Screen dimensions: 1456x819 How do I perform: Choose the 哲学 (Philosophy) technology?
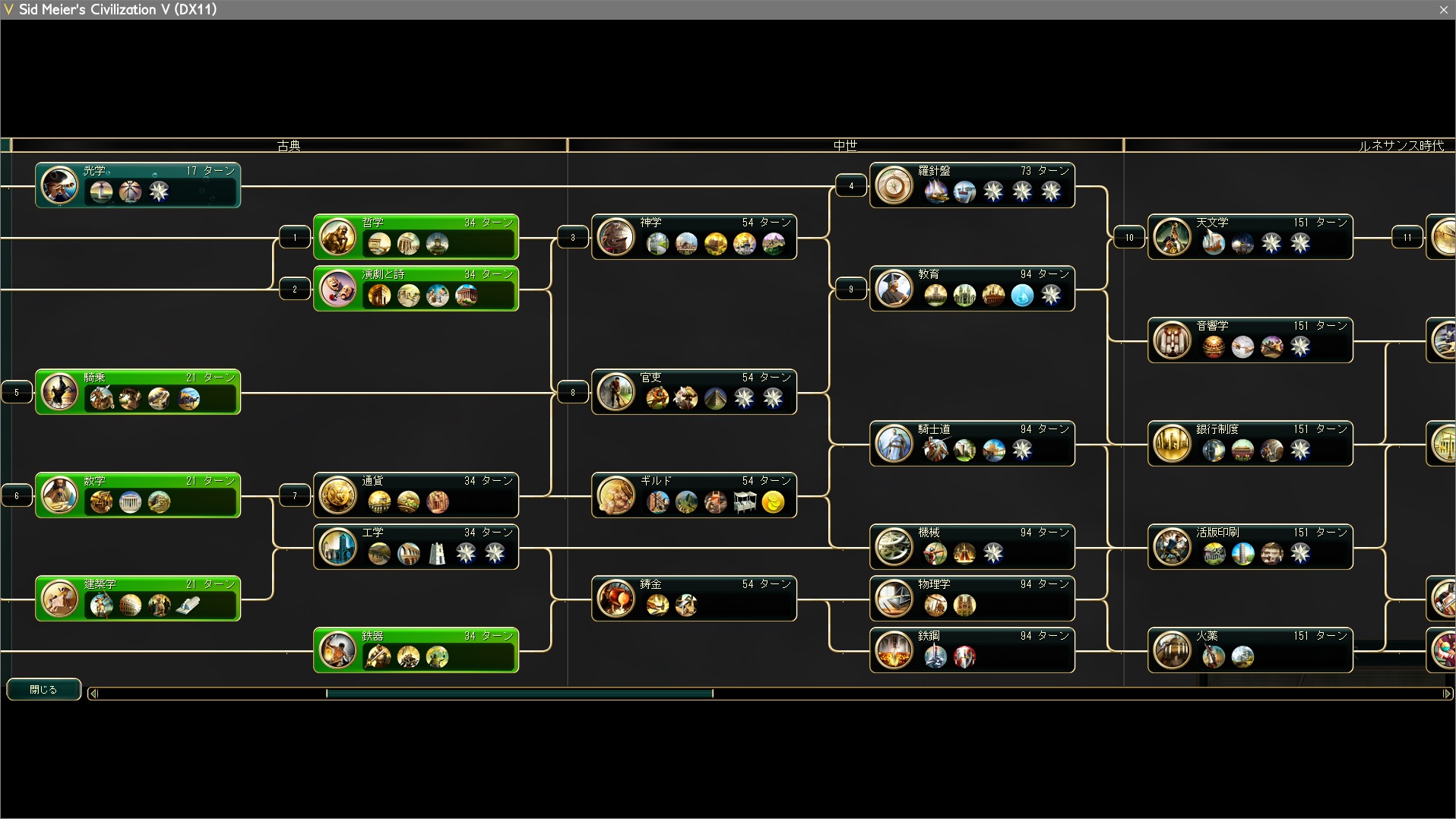[x=416, y=237]
